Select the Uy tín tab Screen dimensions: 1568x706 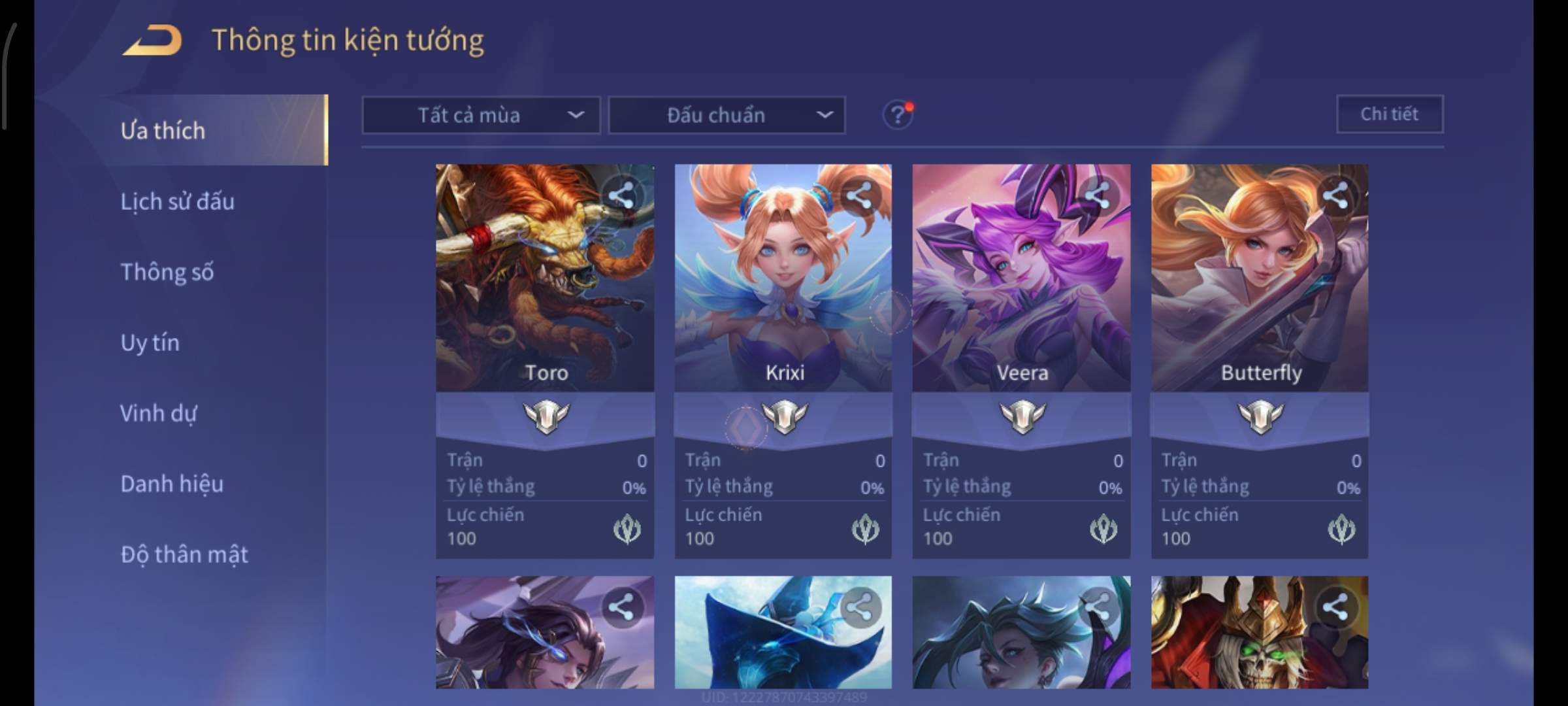click(150, 343)
